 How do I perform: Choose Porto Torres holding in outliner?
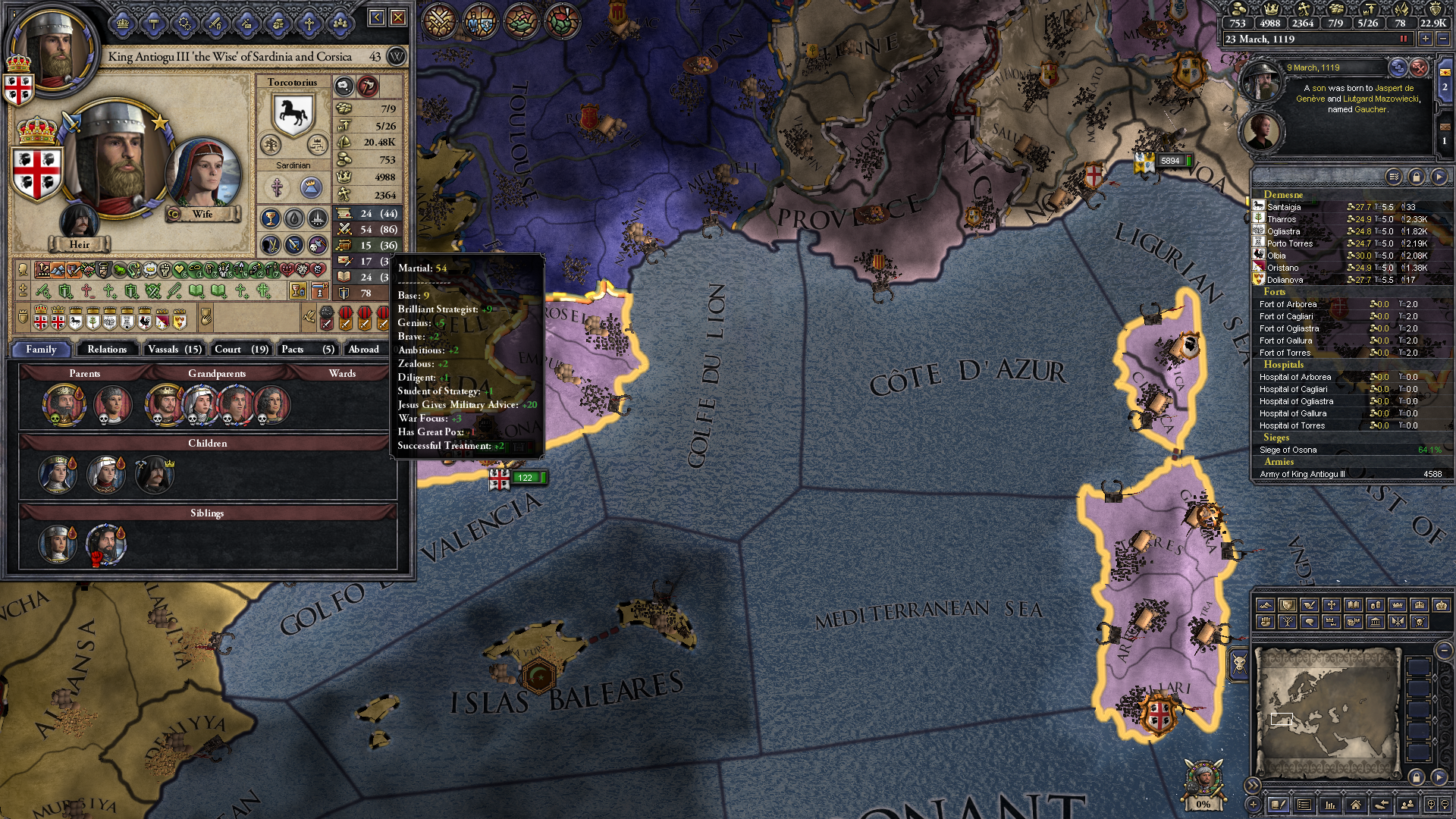(x=1289, y=243)
